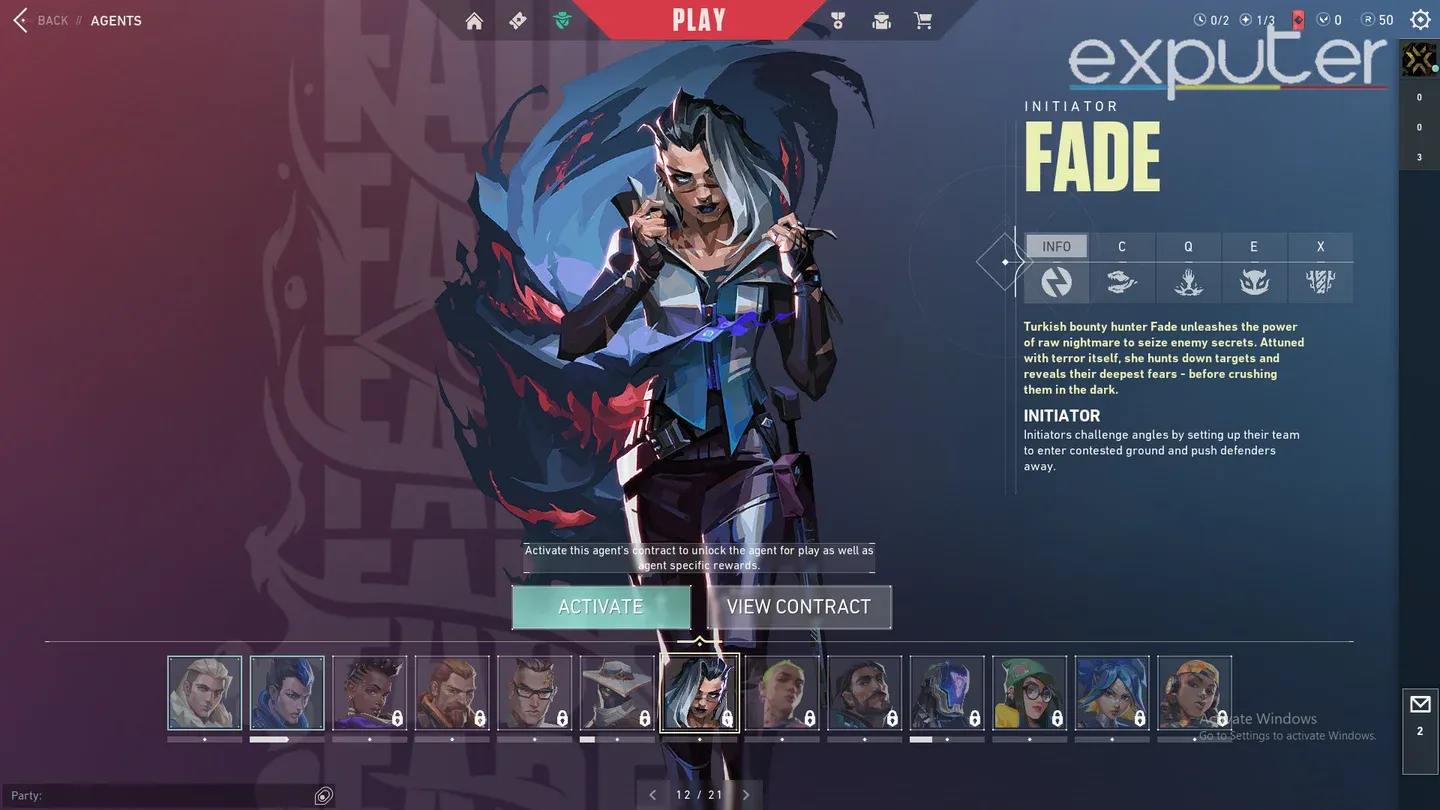
Task: Select the Cypher agent portrait
Action: pos(617,692)
